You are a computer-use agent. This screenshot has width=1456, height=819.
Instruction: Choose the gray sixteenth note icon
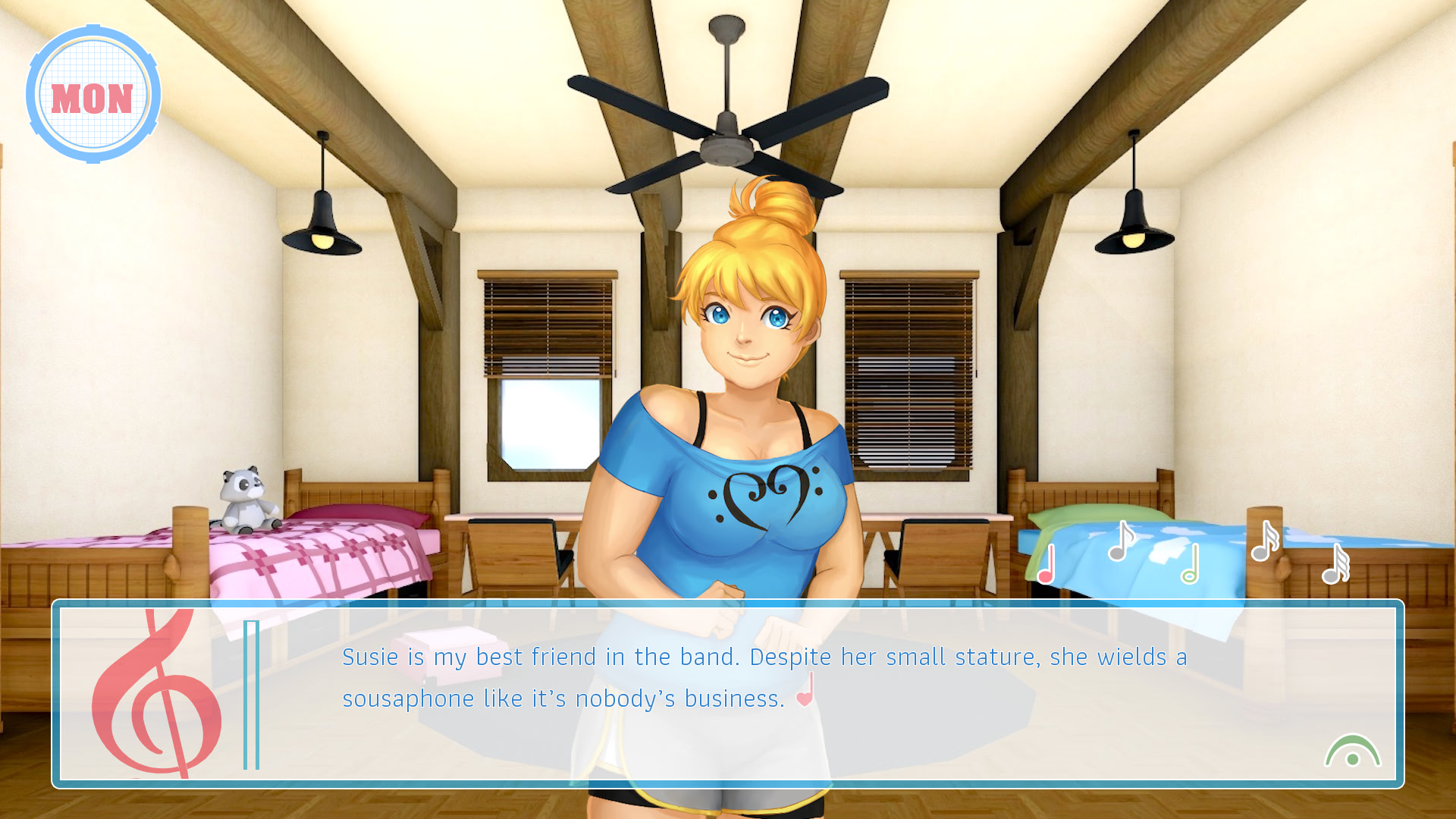[x=1264, y=541]
